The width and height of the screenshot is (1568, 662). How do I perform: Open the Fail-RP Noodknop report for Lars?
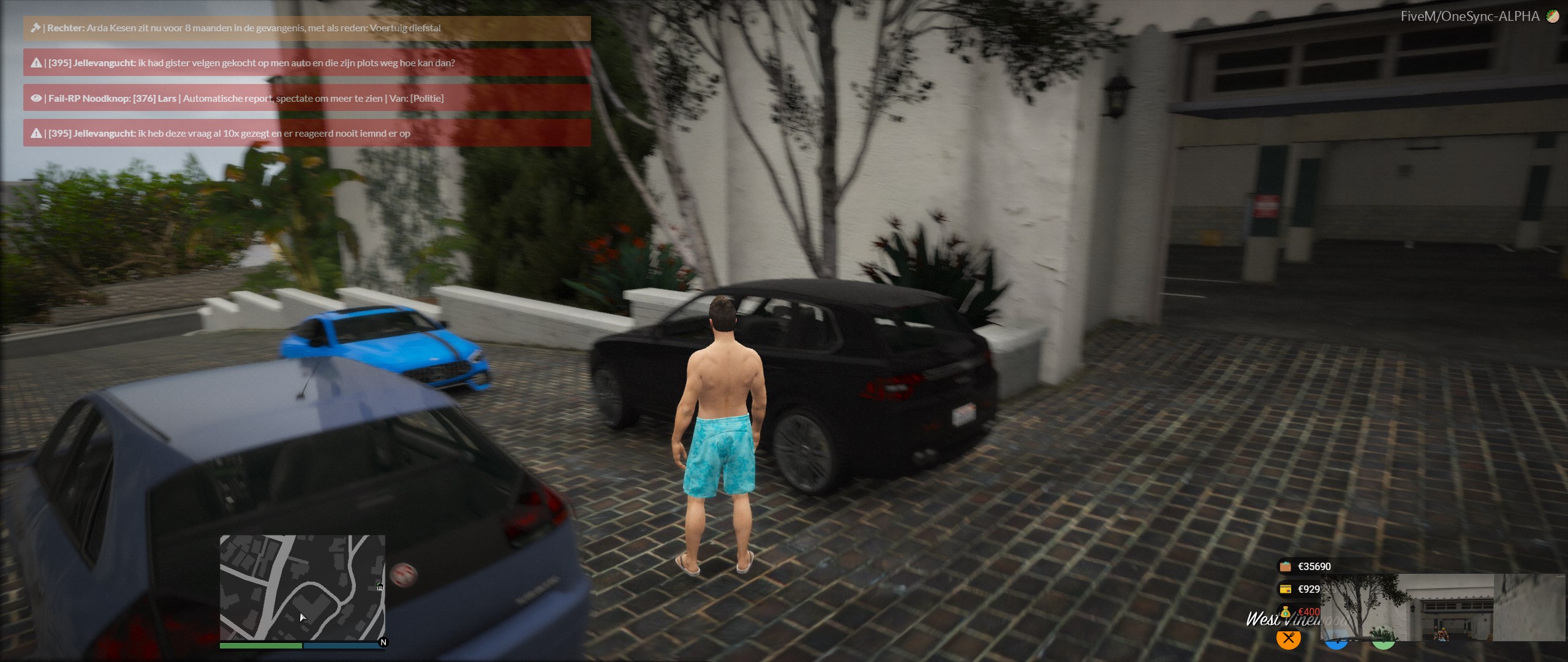pyautogui.click(x=307, y=98)
